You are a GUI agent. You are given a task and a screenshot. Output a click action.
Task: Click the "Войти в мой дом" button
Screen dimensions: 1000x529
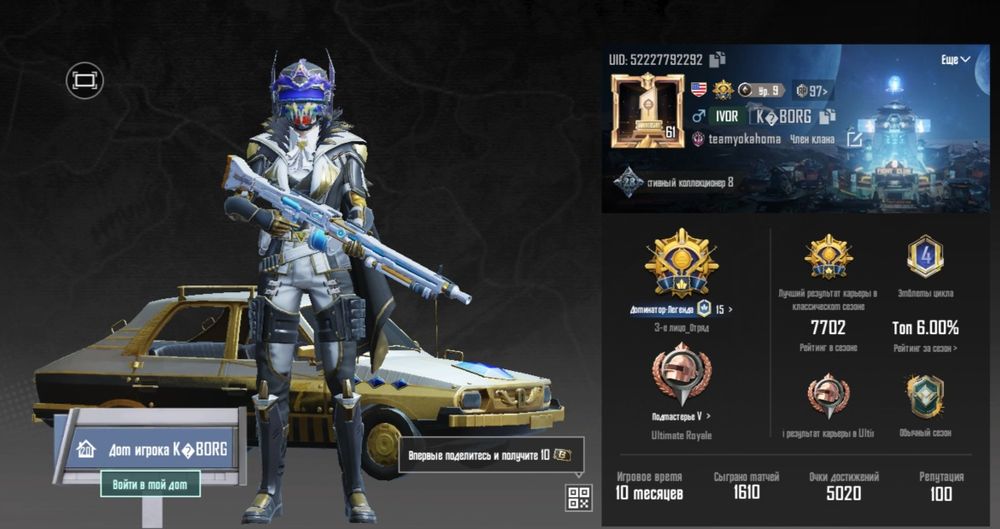150,484
